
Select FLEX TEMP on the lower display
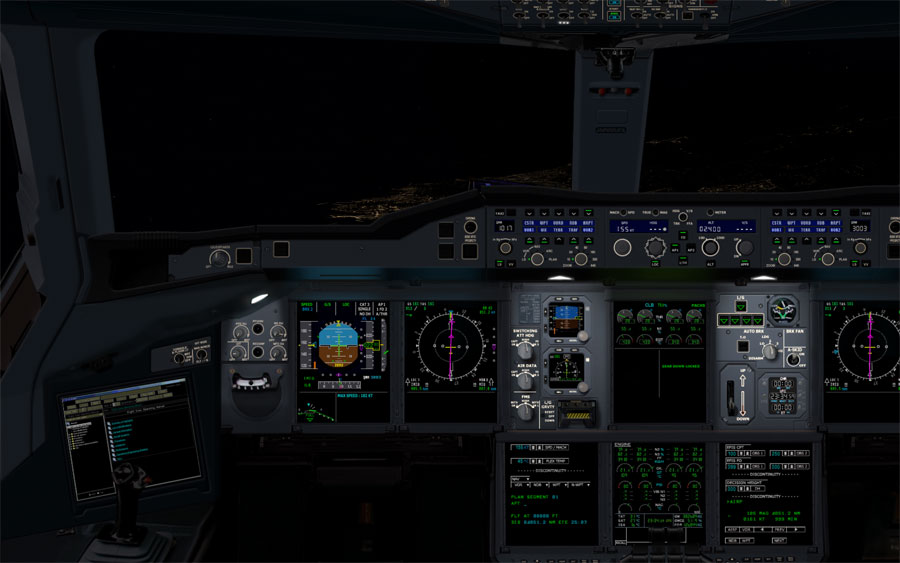[x=559, y=461]
